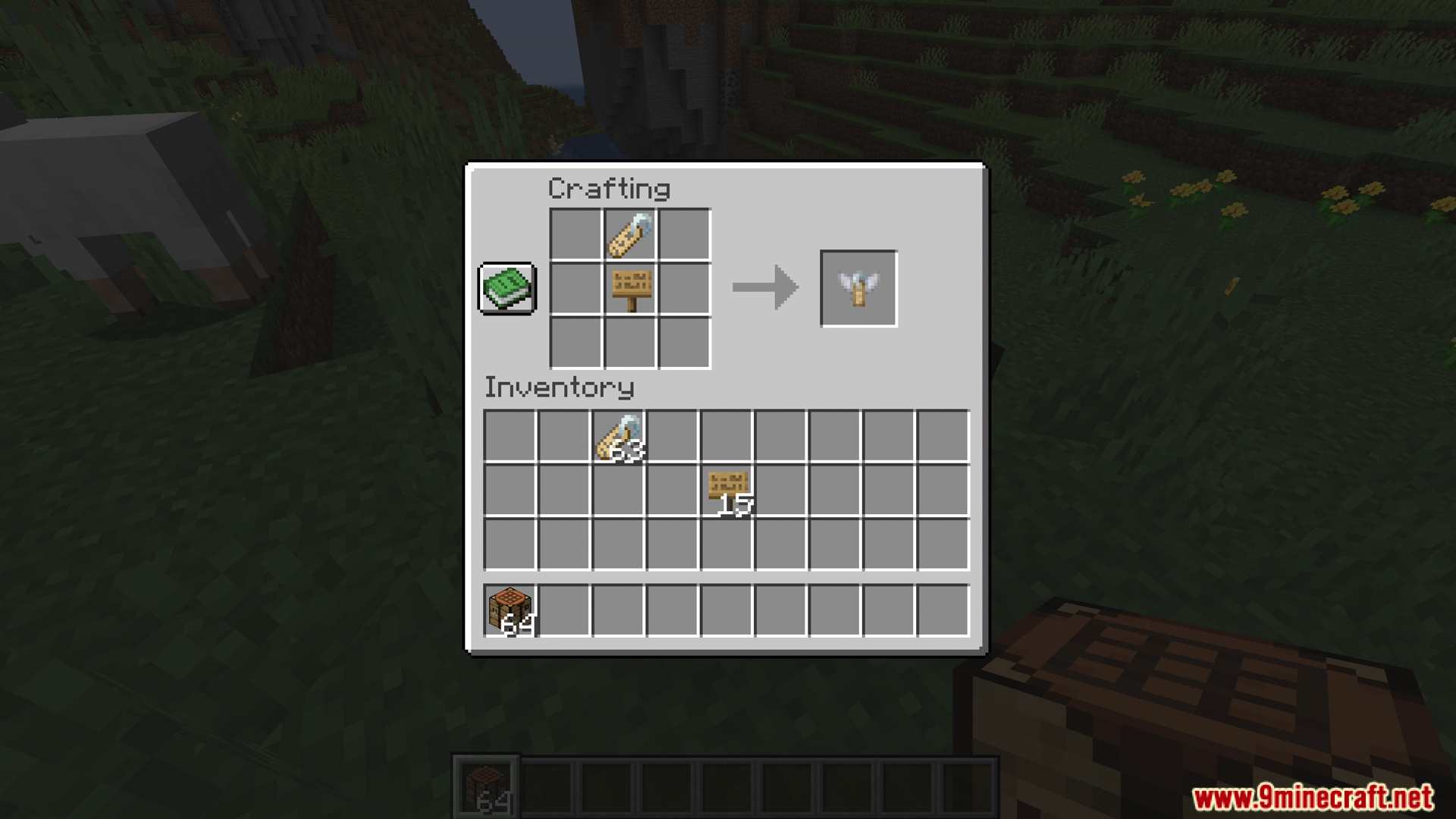Select the stack of 15 signs
This screenshot has width=1456, height=819.
click(x=727, y=490)
